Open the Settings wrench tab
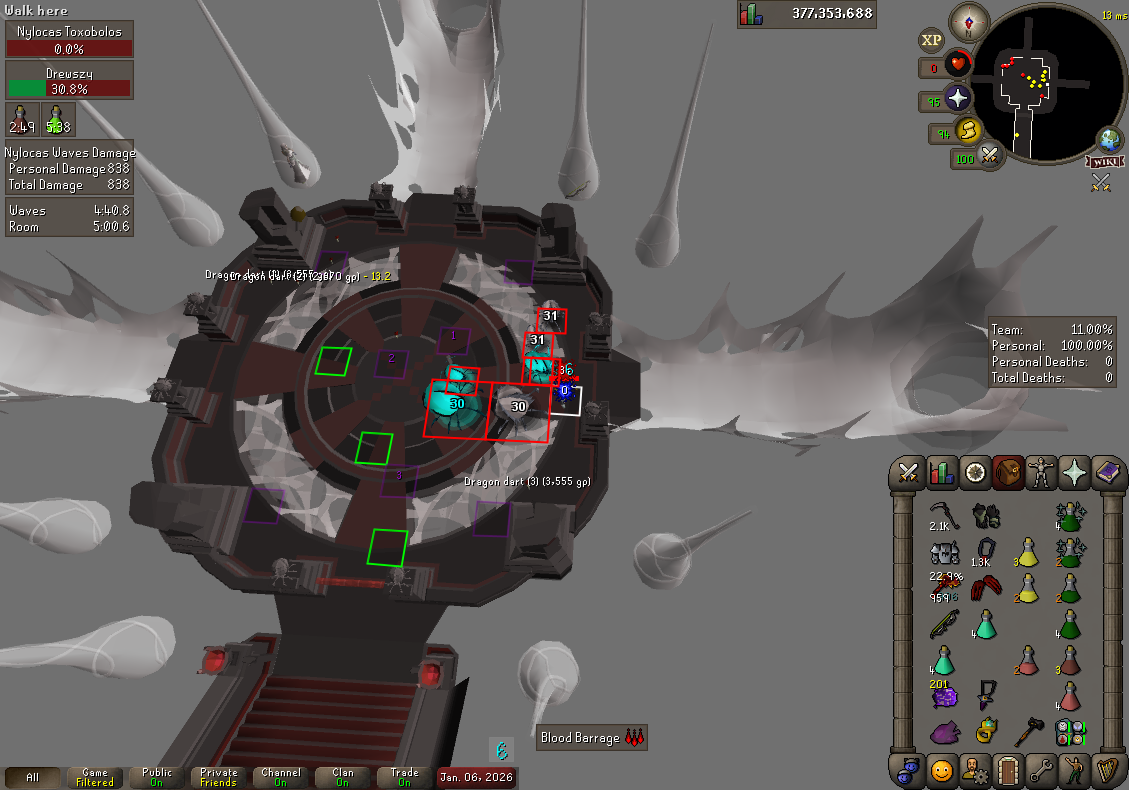 1040,771
